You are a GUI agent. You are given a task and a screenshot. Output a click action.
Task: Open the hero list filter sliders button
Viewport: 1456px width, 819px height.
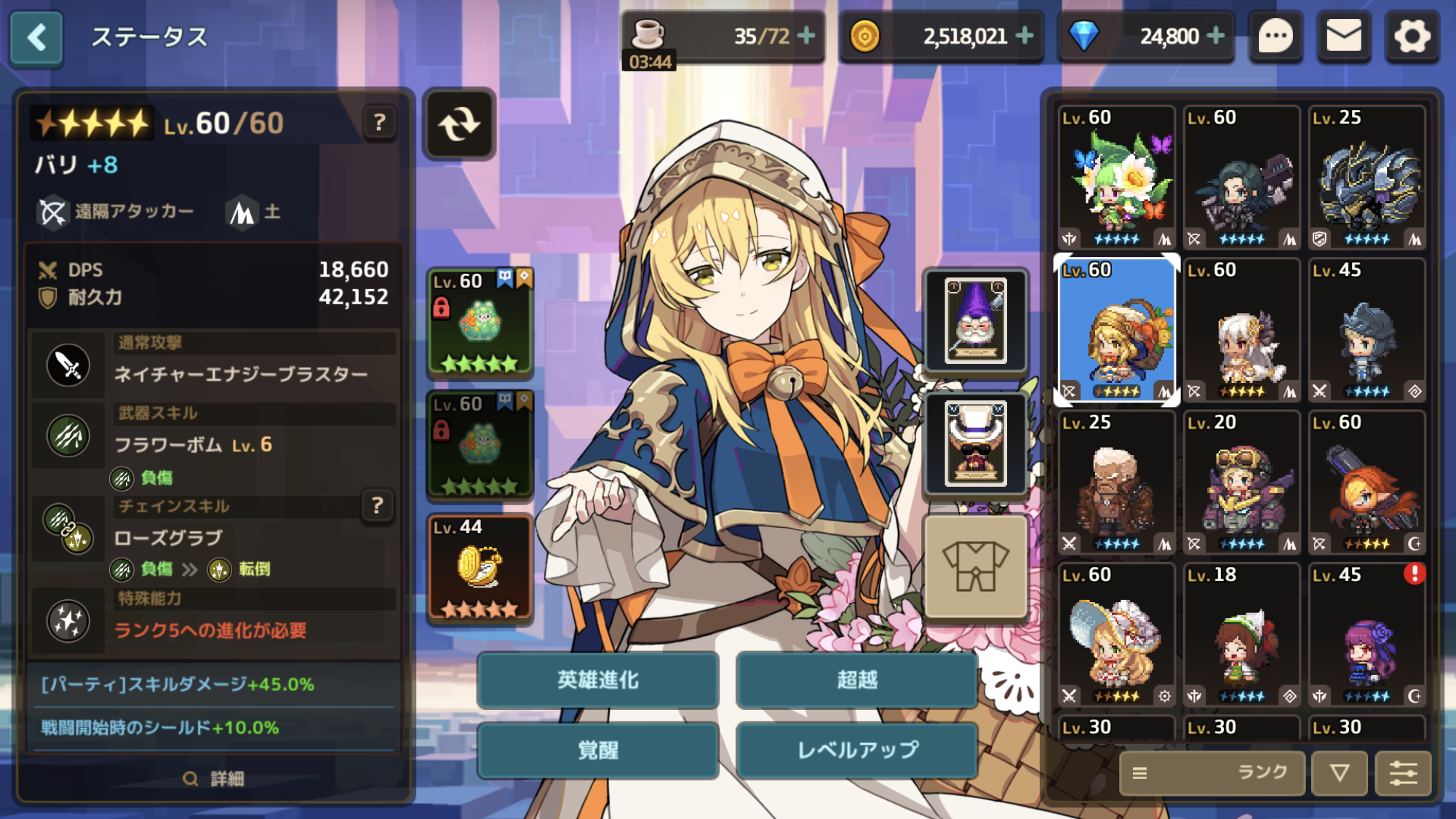[1403, 772]
